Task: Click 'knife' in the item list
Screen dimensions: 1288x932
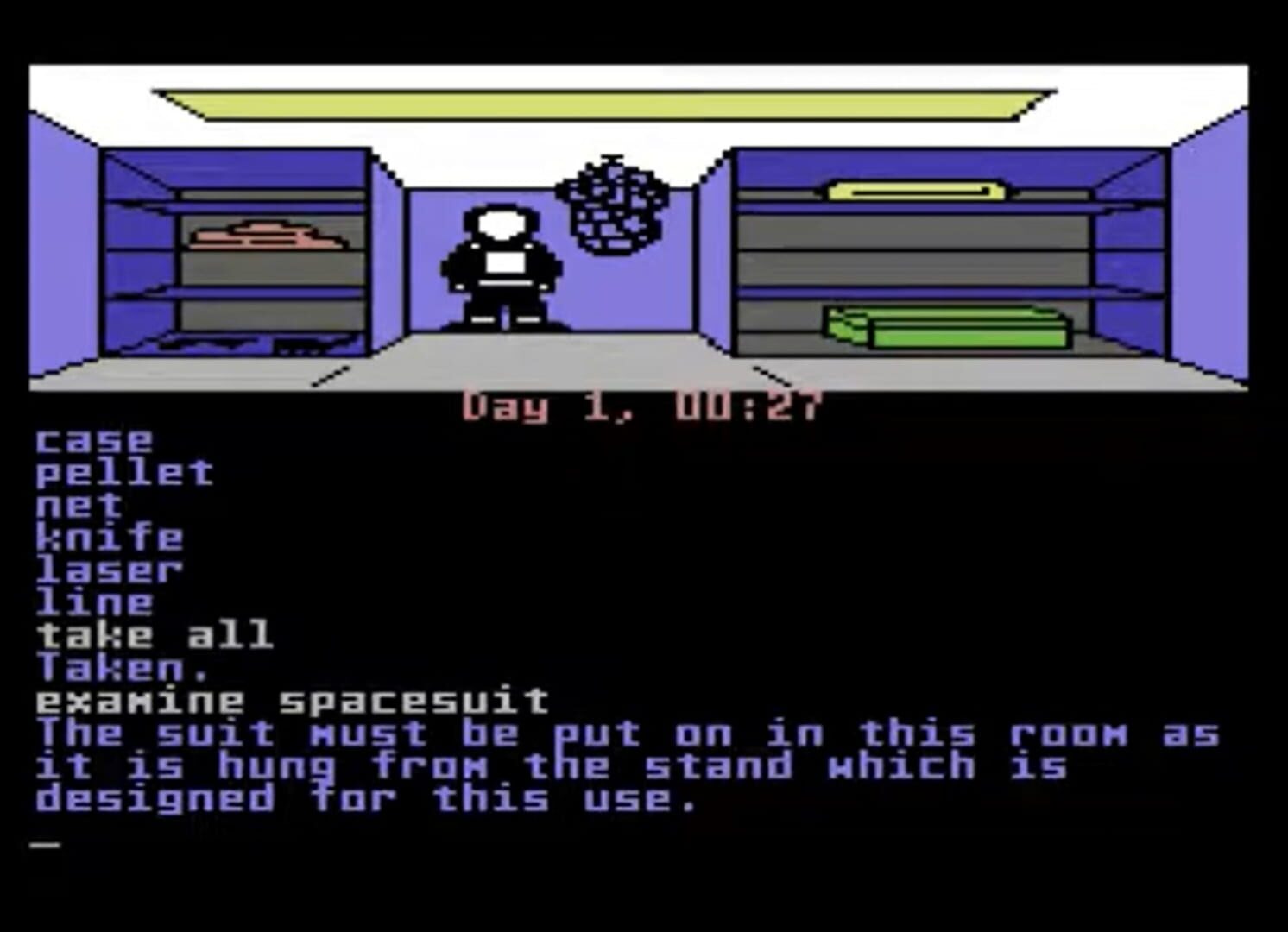Action: pyautogui.click(x=108, y=537)
